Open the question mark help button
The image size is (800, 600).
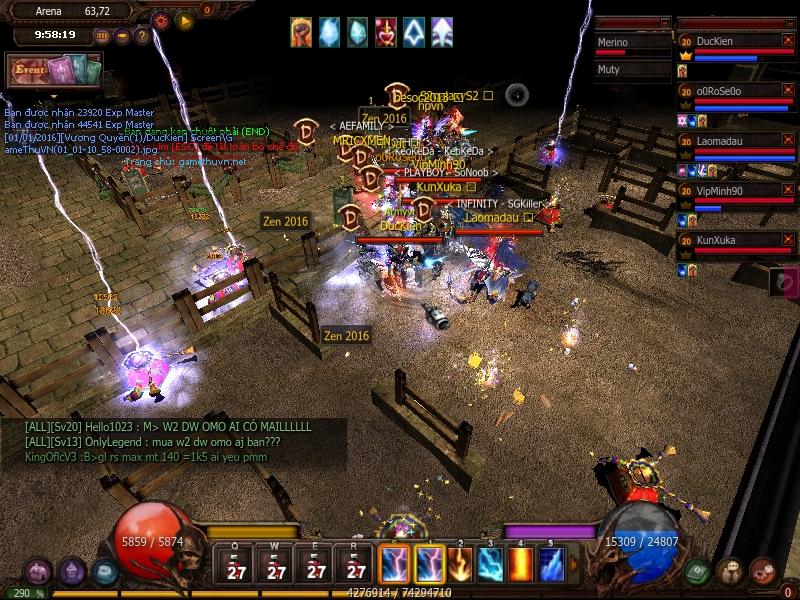pos(142,35)
